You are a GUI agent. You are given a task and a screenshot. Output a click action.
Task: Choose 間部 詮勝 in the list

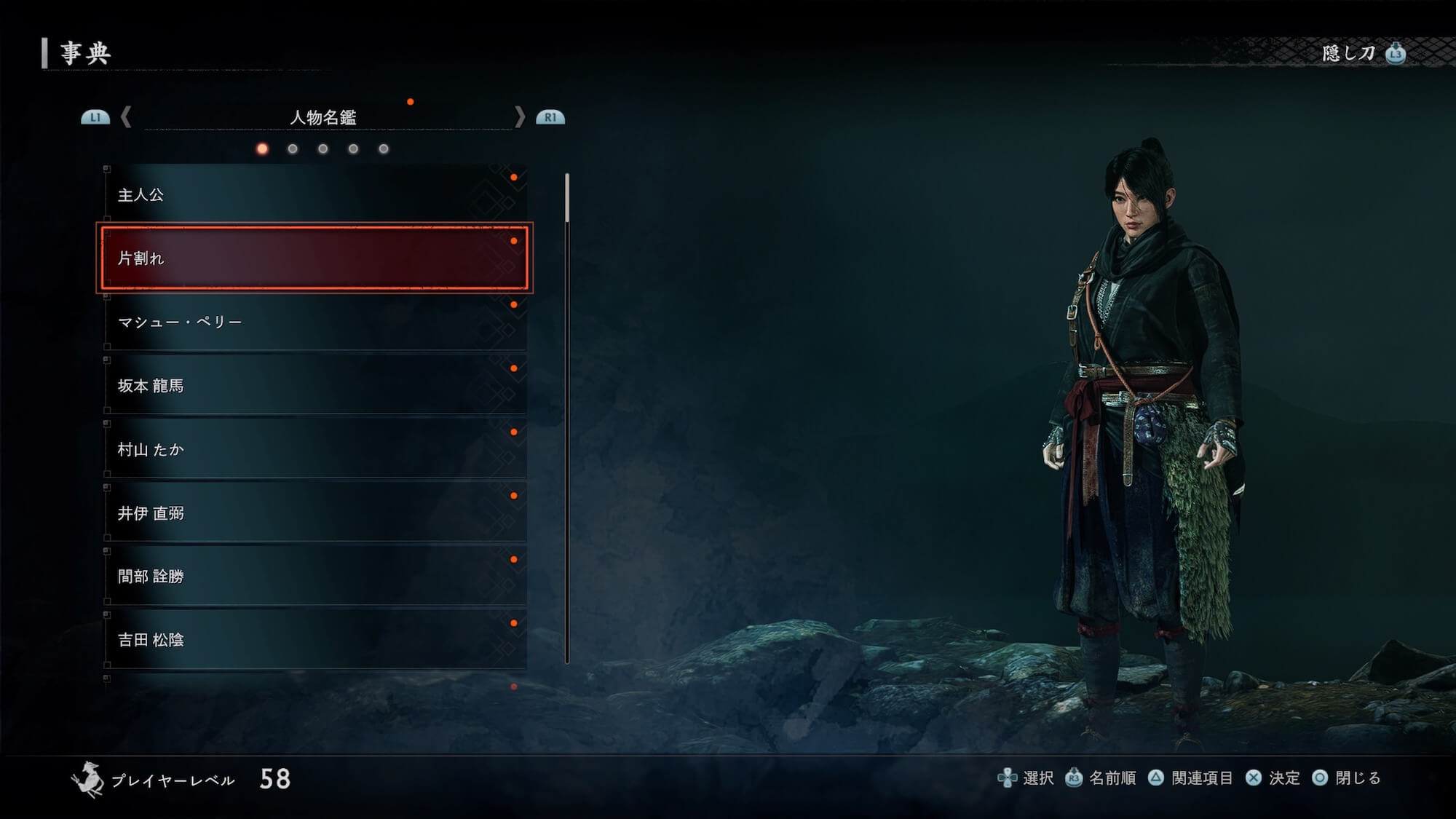pos(314,577)
